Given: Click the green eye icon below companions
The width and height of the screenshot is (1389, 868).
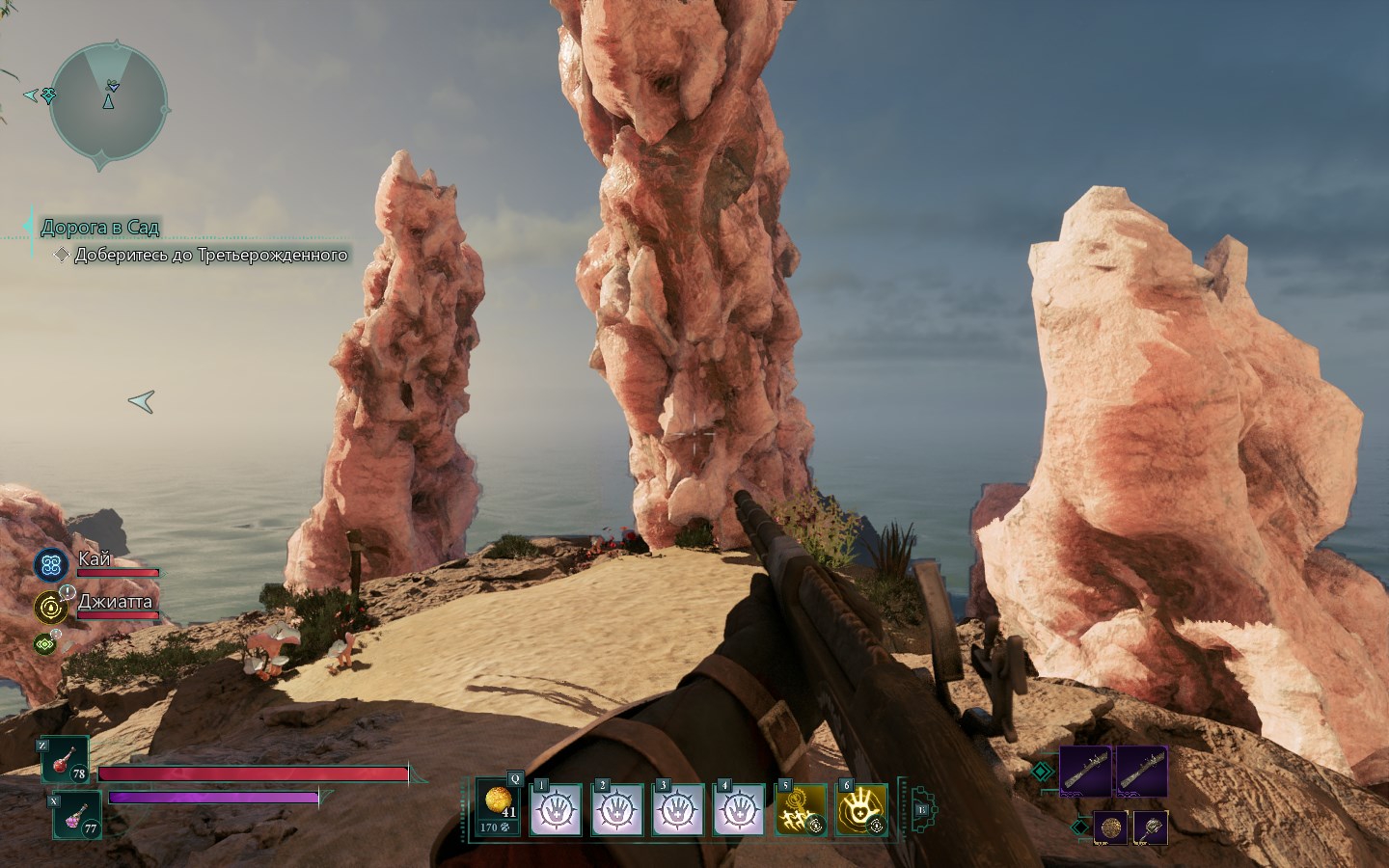Looking at the screenshot, I should coord(44,643).
